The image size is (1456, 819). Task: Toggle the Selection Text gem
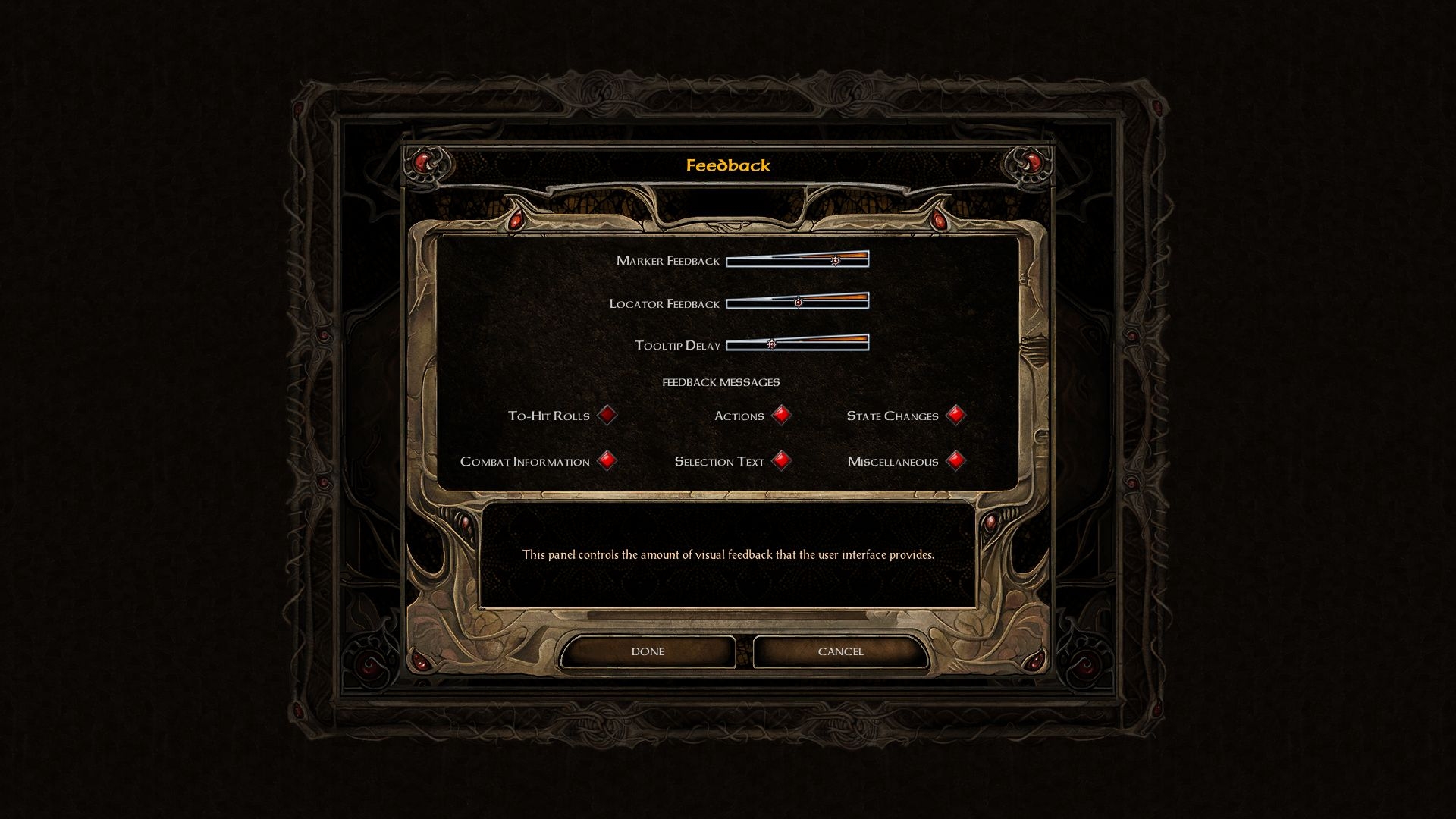pos(781,460)
